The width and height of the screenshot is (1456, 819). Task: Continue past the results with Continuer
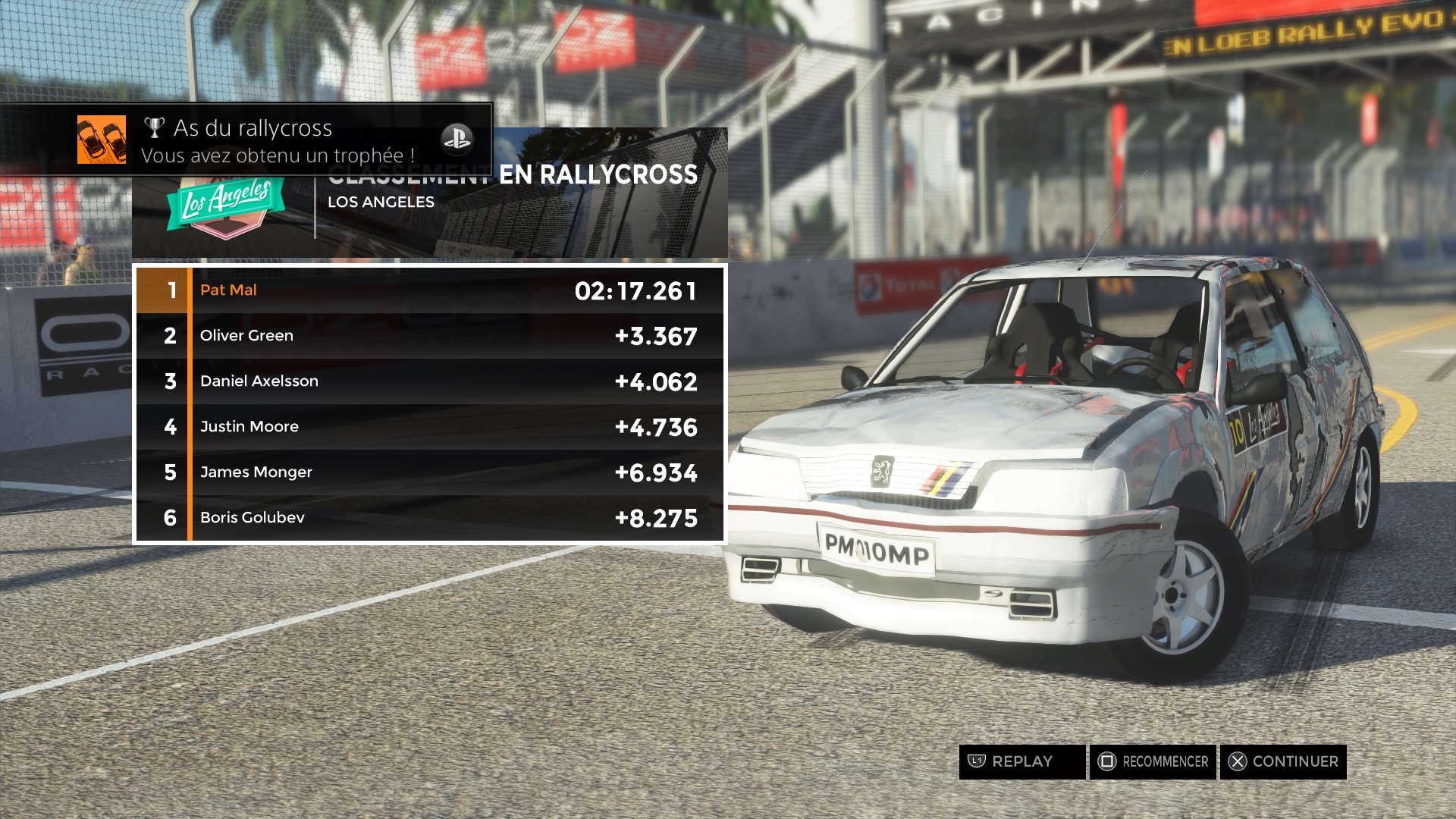point(1283,761)
